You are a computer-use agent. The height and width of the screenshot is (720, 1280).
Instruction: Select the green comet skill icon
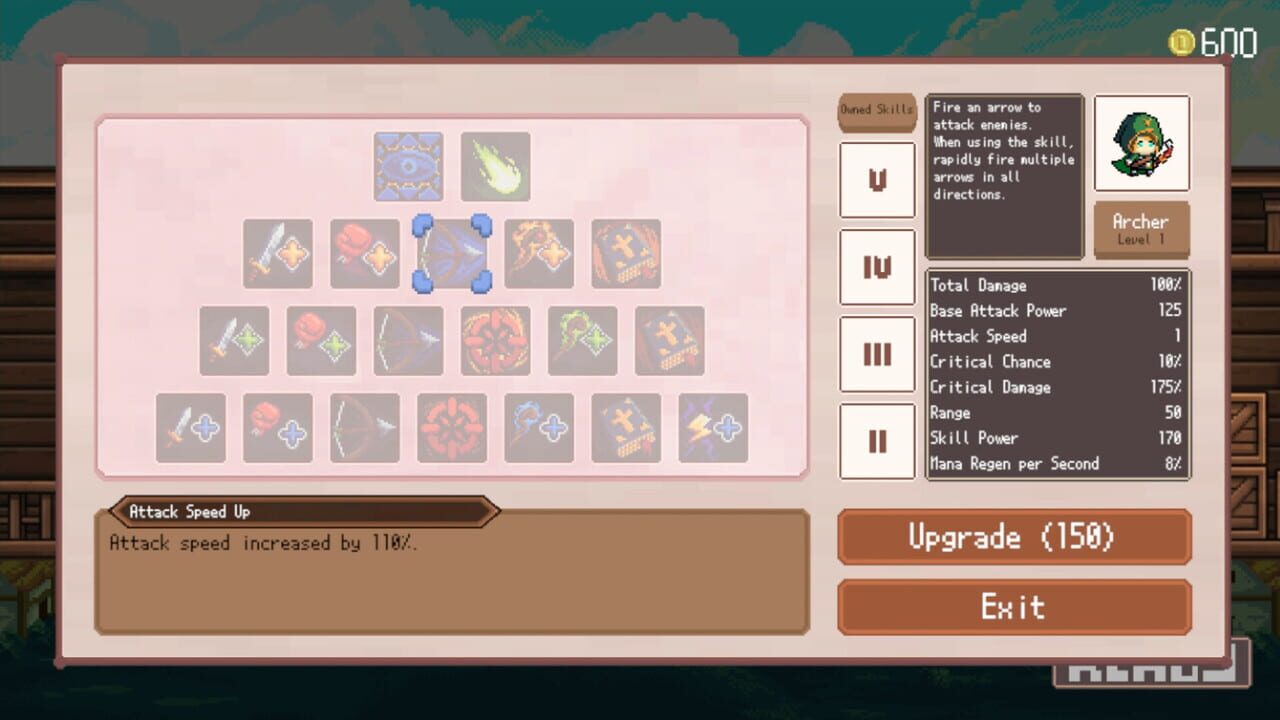click(x=495, y=165)
